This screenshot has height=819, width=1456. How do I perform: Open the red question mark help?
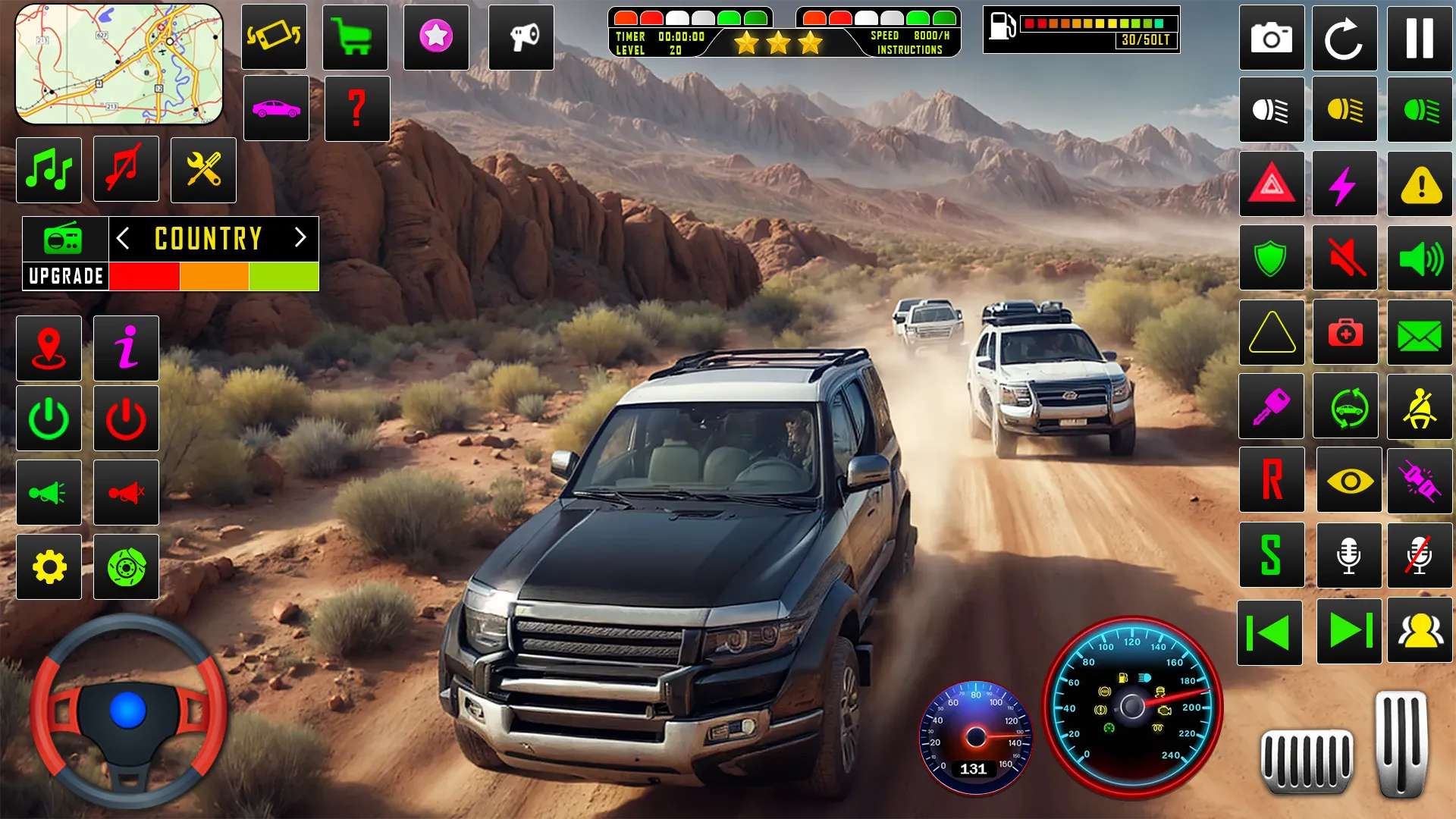(357, 108)
